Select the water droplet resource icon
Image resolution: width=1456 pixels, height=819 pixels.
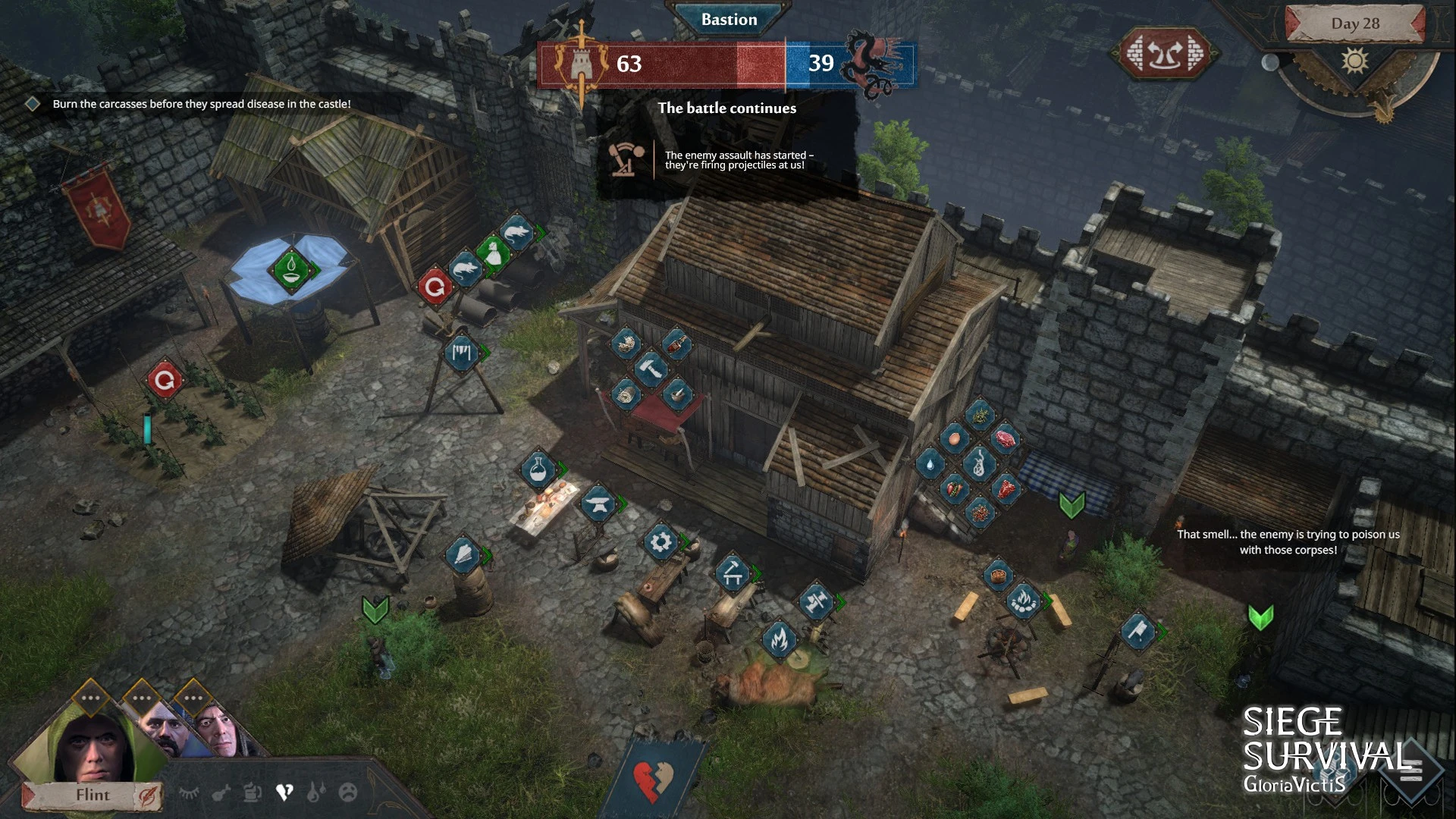[930, 463]
